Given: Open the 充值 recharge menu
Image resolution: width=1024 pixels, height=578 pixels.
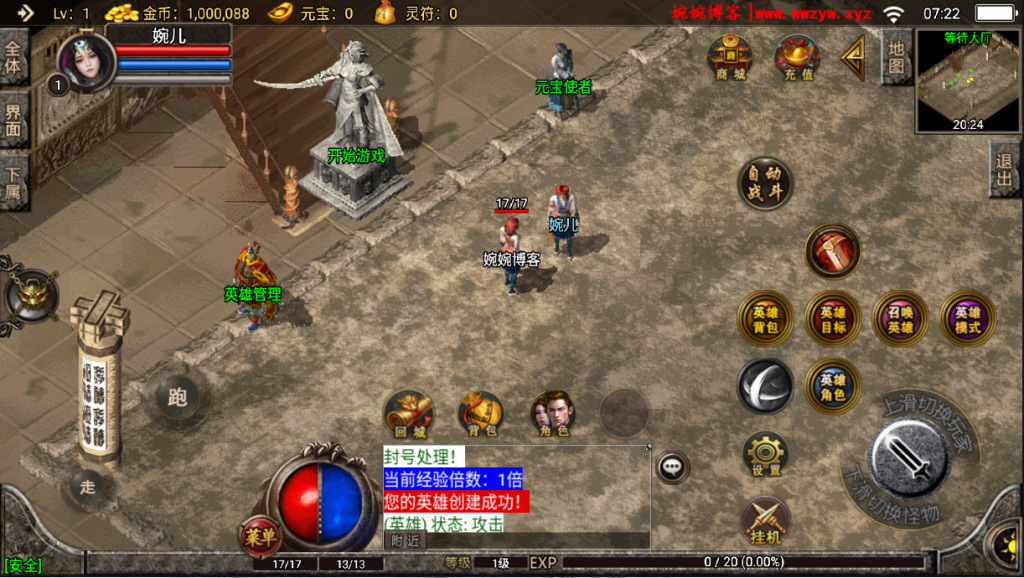Looking at the screenshot, I should (798, 58).
